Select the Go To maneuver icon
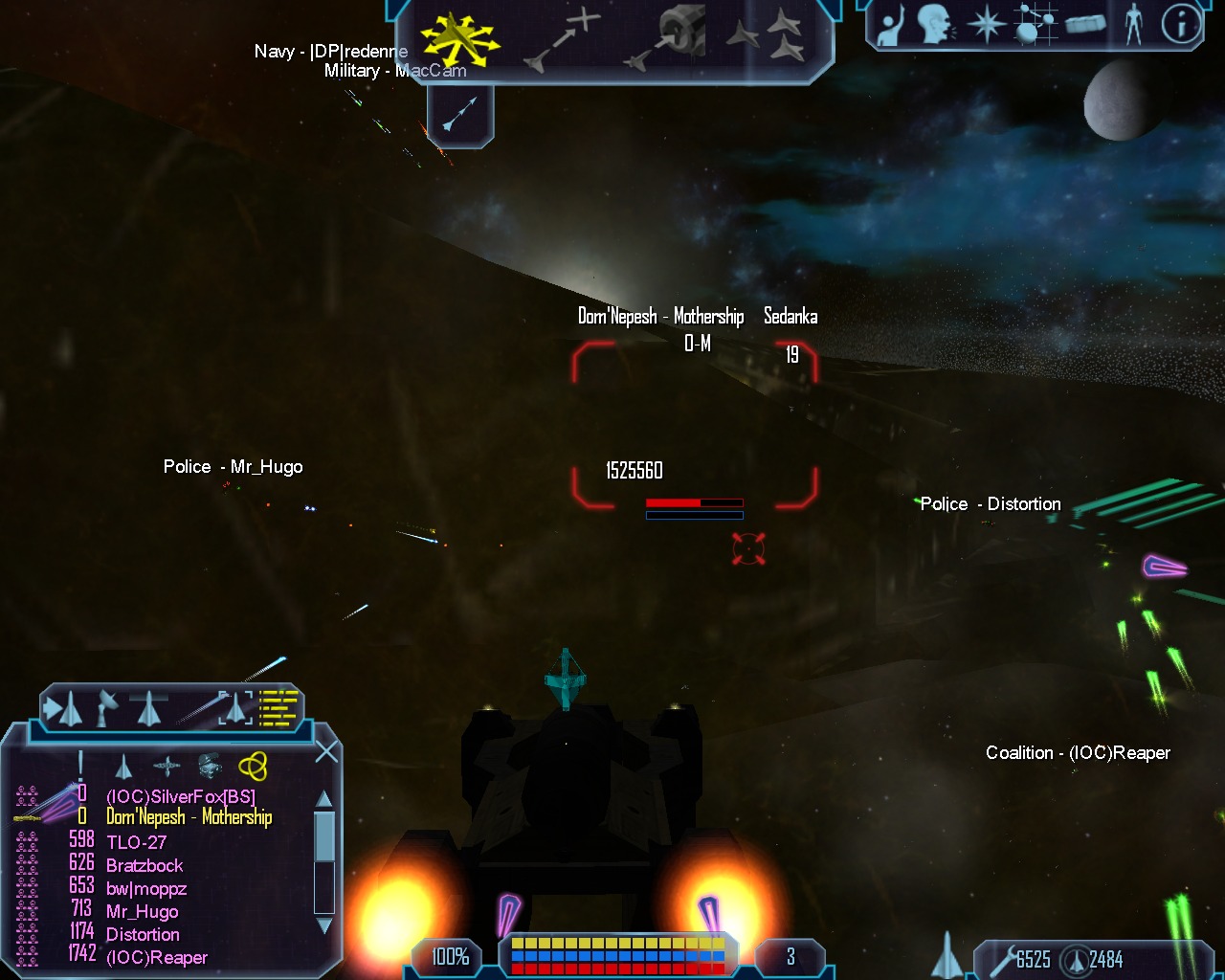1225x980 pixels. [x=563, y=38]
